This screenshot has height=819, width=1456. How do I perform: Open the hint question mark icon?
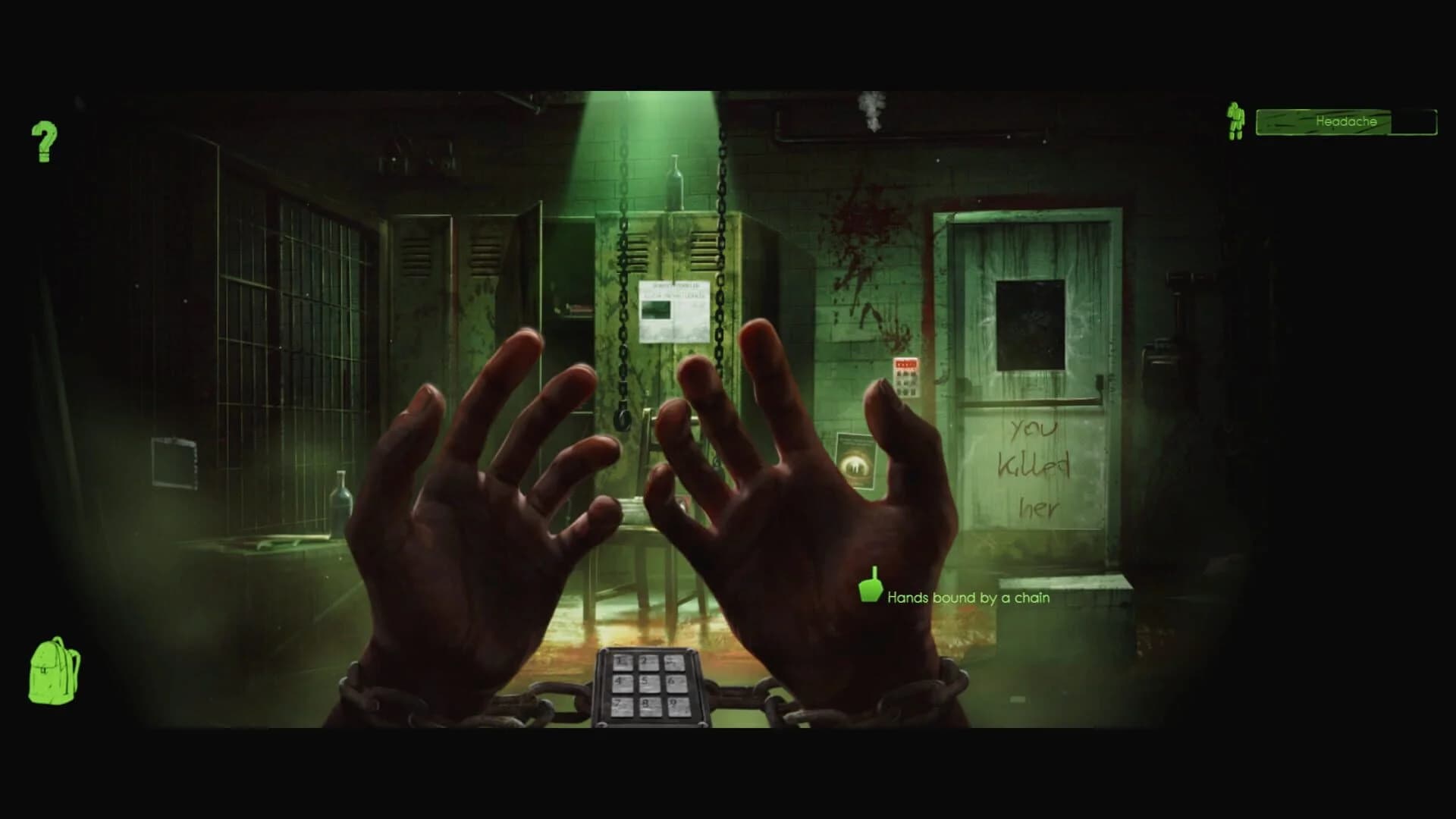[43, 143]
